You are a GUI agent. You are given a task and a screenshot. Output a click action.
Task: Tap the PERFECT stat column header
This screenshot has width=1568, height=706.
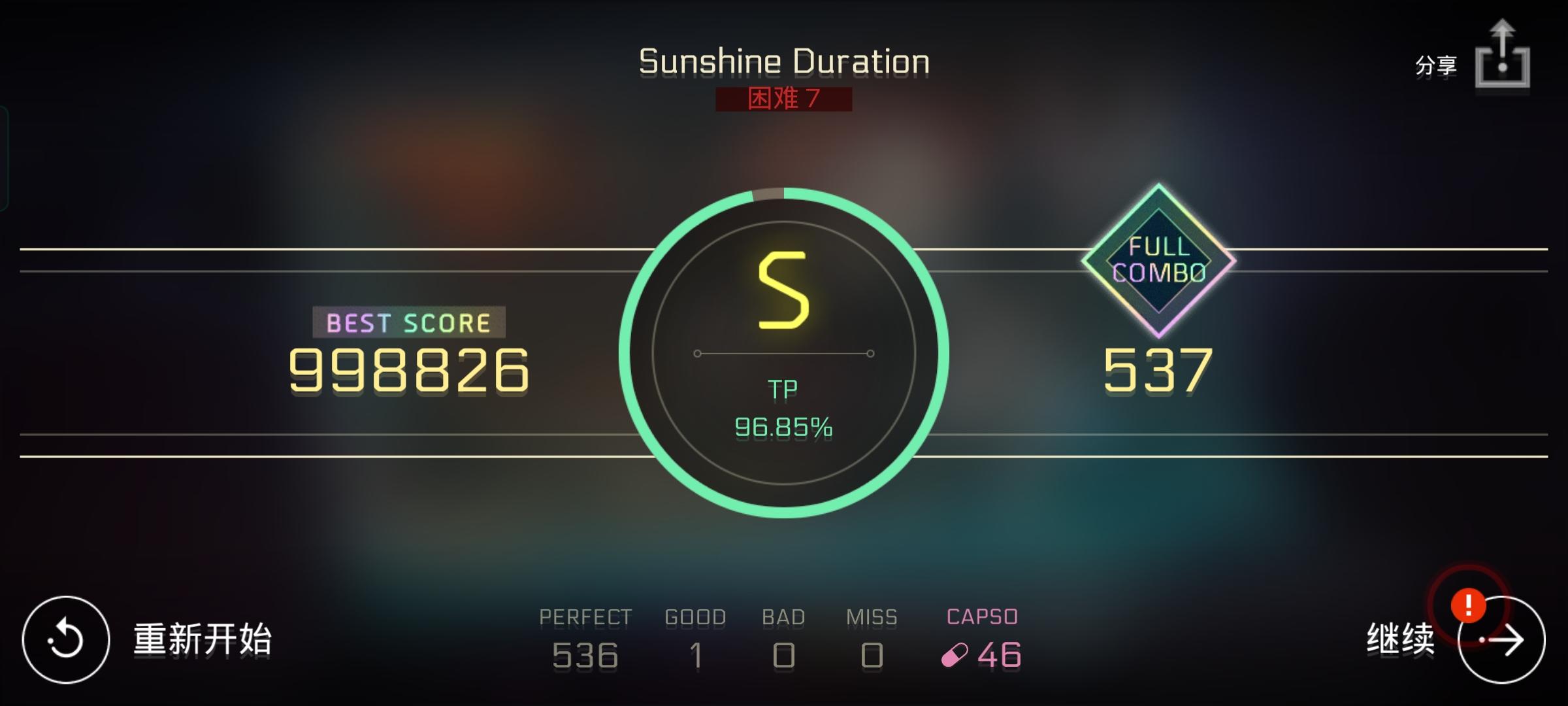coord(585,616)
